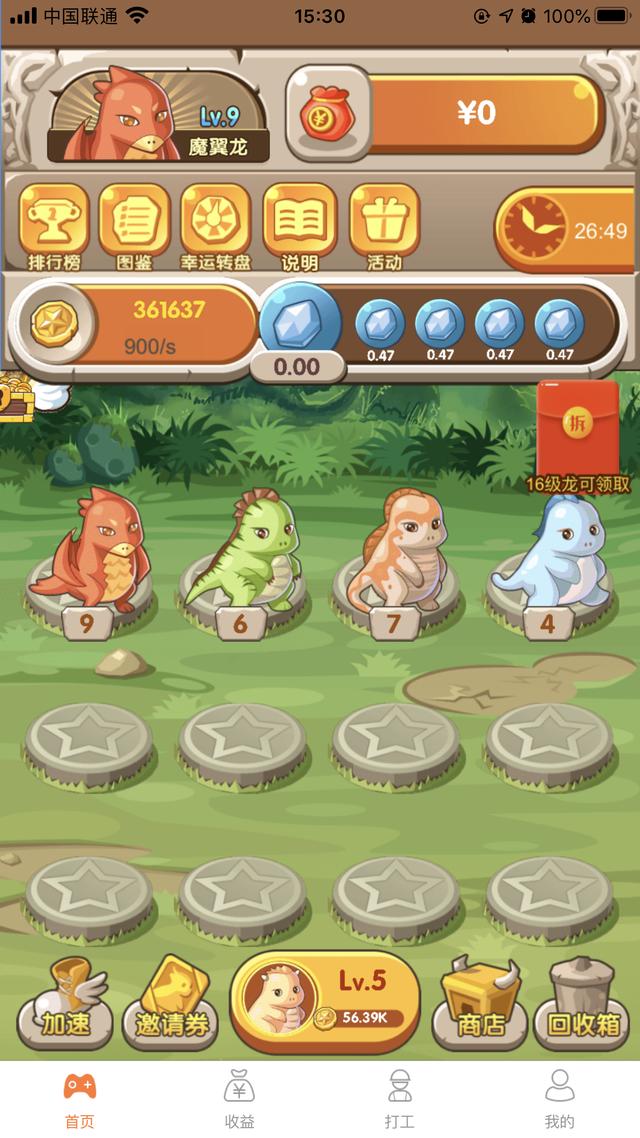Open the 商店 shop

point(480,1004)
